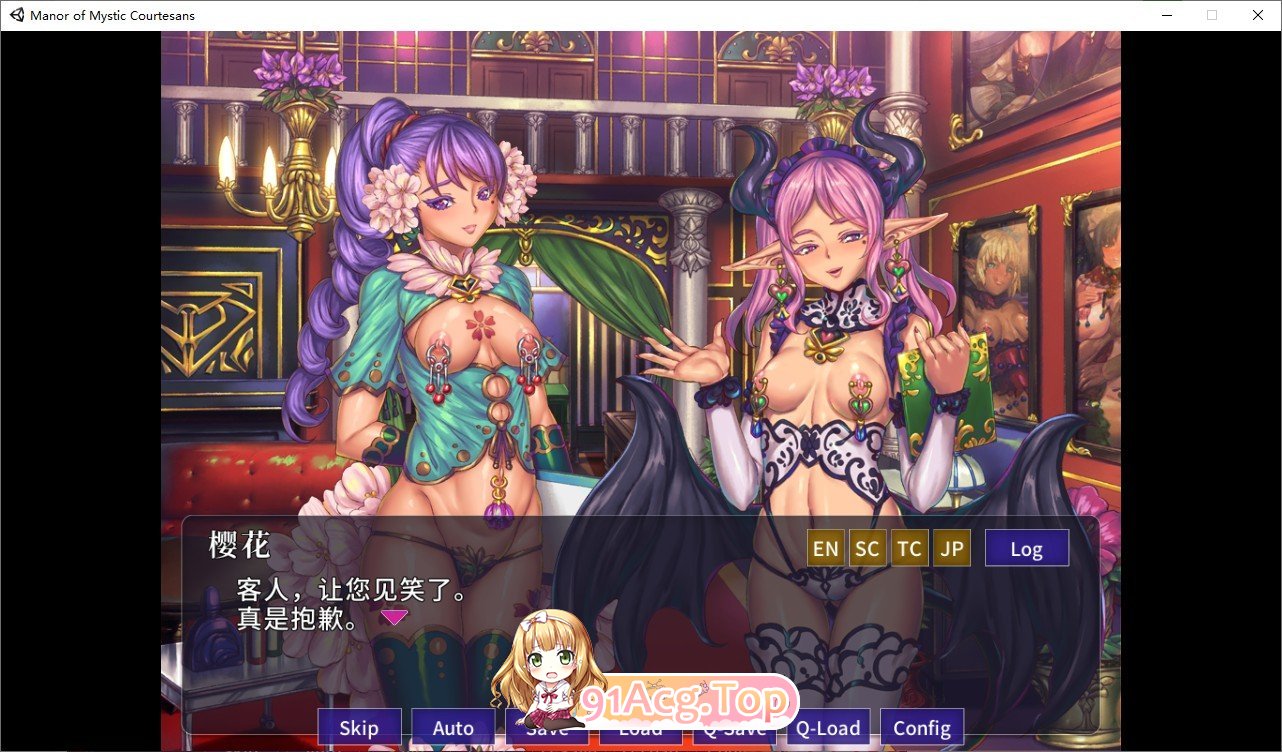1282x752 pixels.
Task: Open the Load screen
Action: point(639,728)
